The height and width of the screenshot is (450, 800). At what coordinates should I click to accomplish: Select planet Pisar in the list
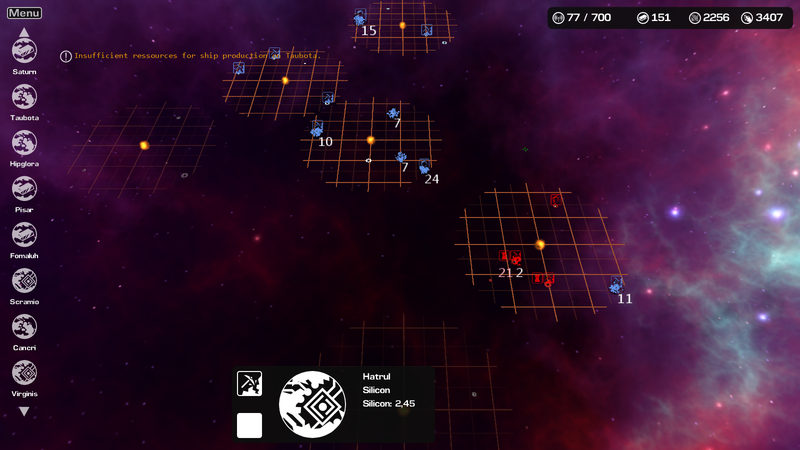pyautogui.click(x=24, y=189)
